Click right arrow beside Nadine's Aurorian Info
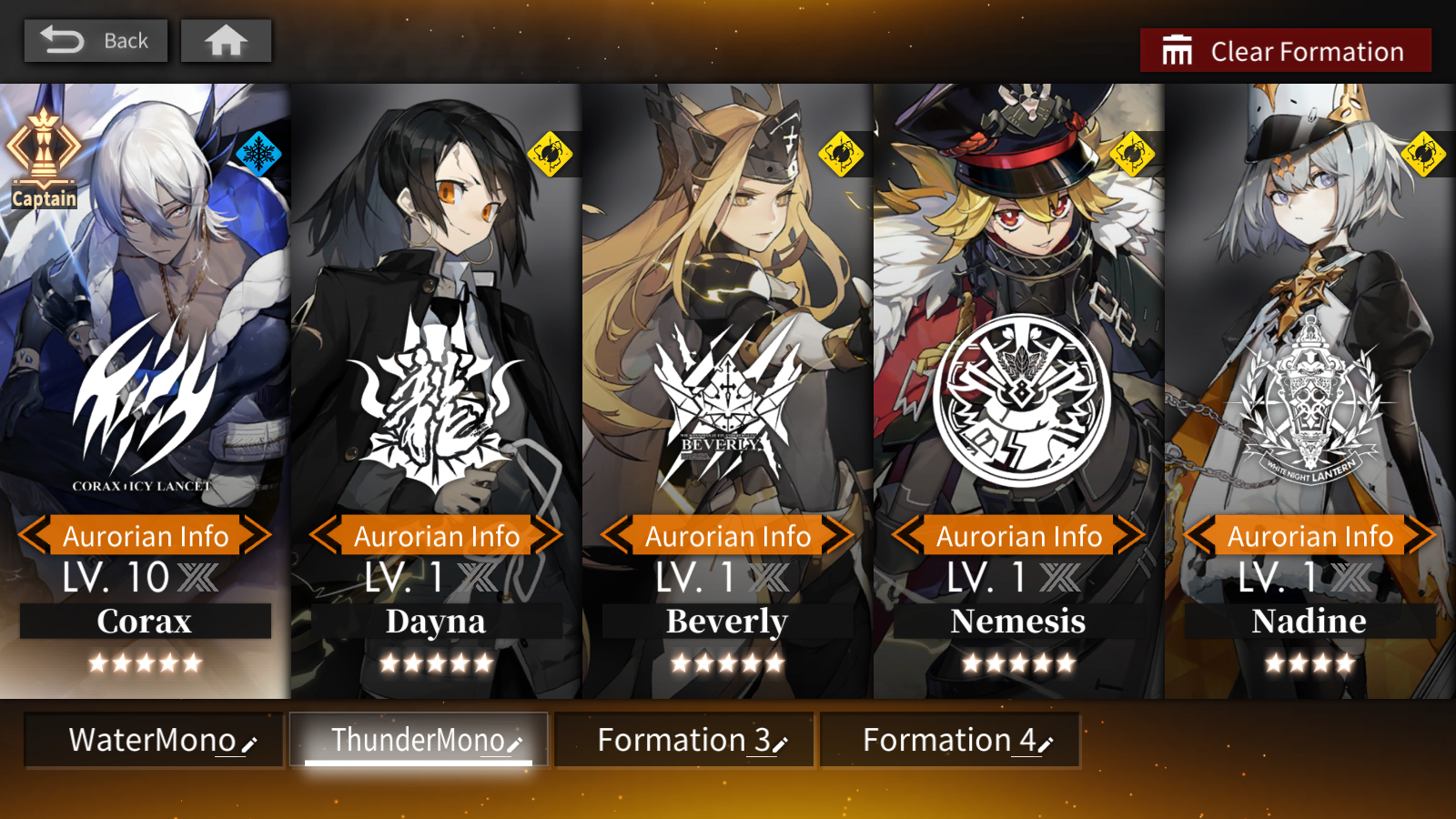This screenshot has height=819, width=1456. click(x=1420, y=536)
